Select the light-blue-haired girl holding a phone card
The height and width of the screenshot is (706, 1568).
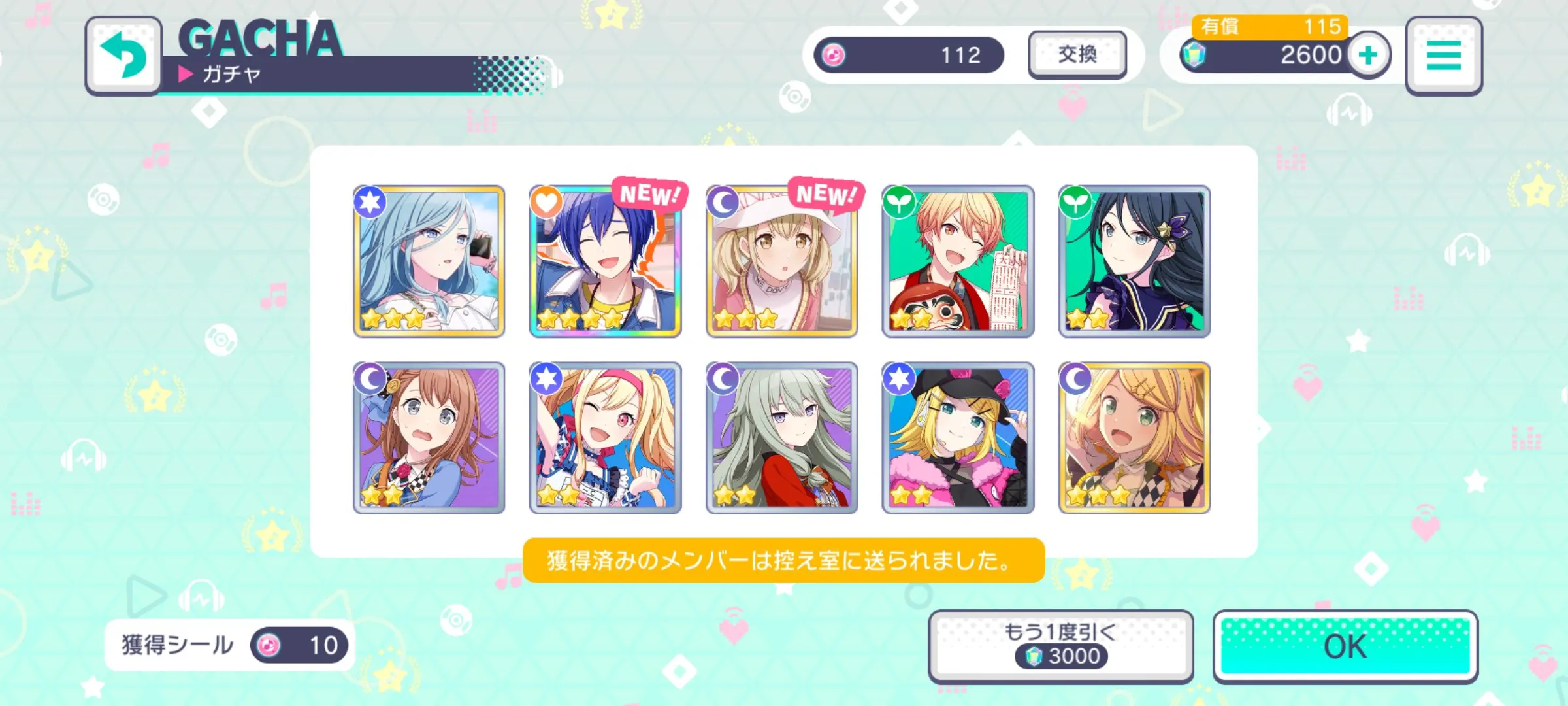[429, 261]
